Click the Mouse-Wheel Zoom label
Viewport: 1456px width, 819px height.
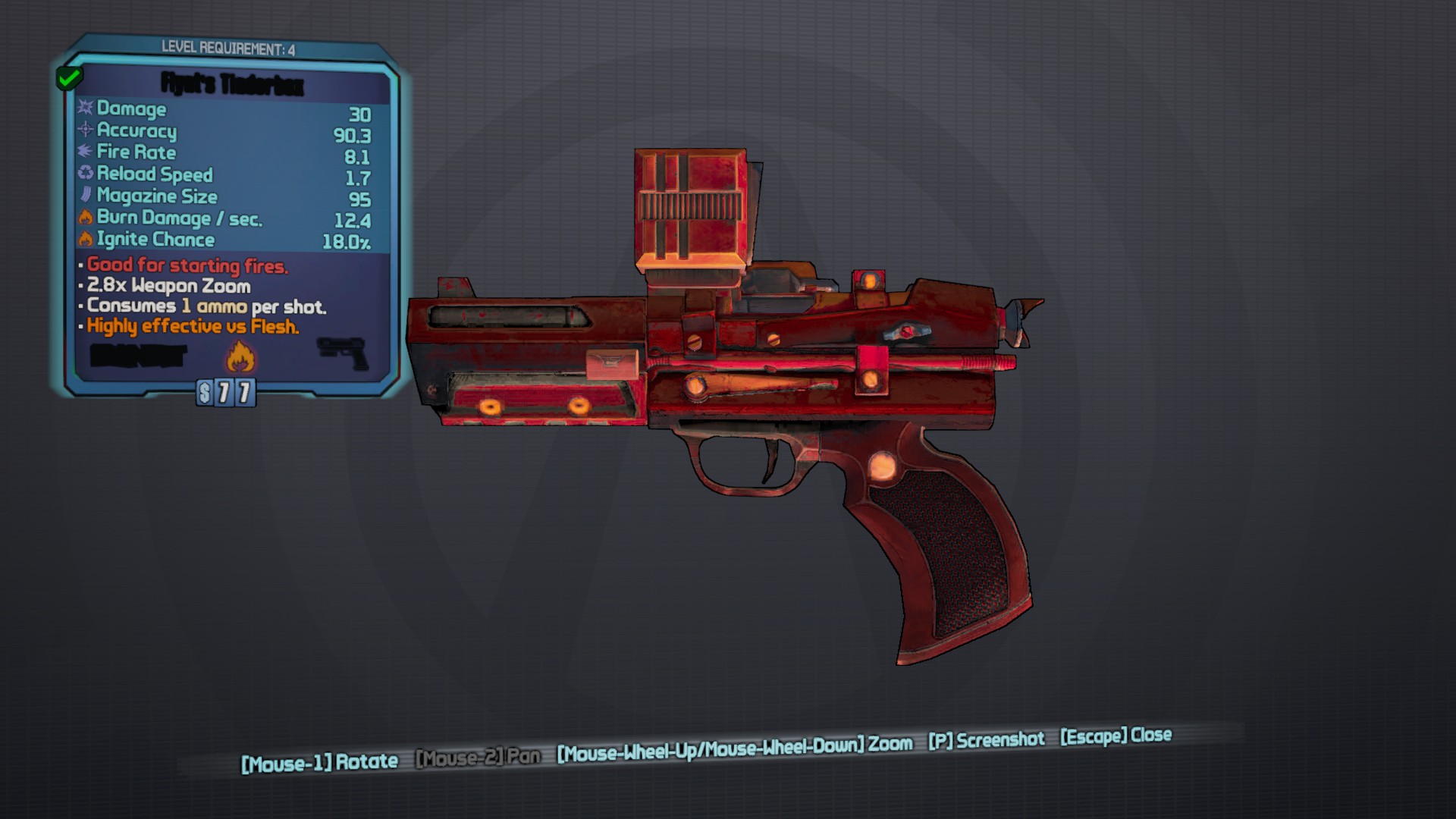(732, 747)
